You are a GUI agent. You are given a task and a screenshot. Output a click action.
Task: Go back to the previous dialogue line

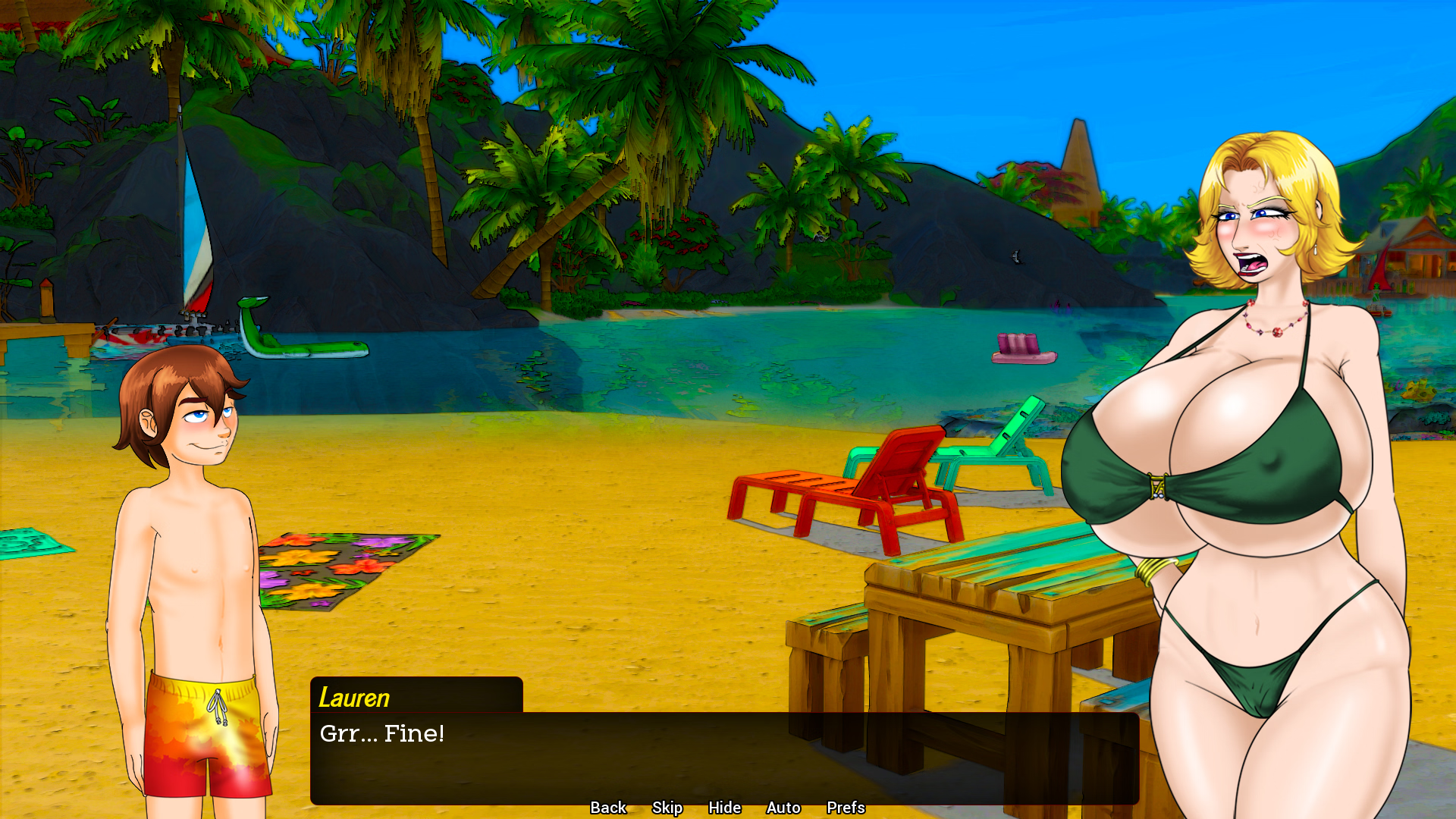(x=608, y=808)
